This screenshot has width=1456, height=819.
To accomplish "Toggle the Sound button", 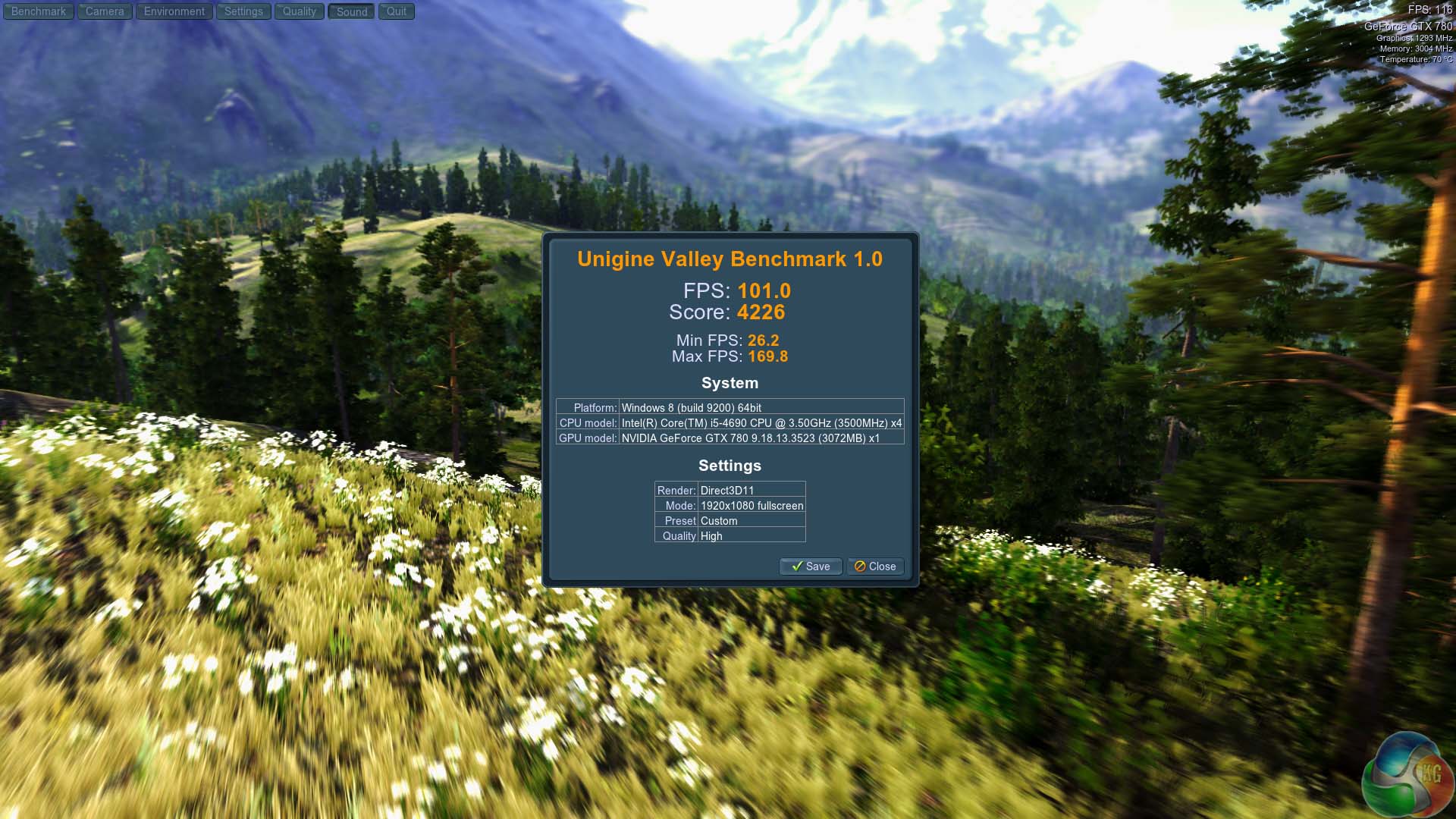I will click(x=352, y=11).
